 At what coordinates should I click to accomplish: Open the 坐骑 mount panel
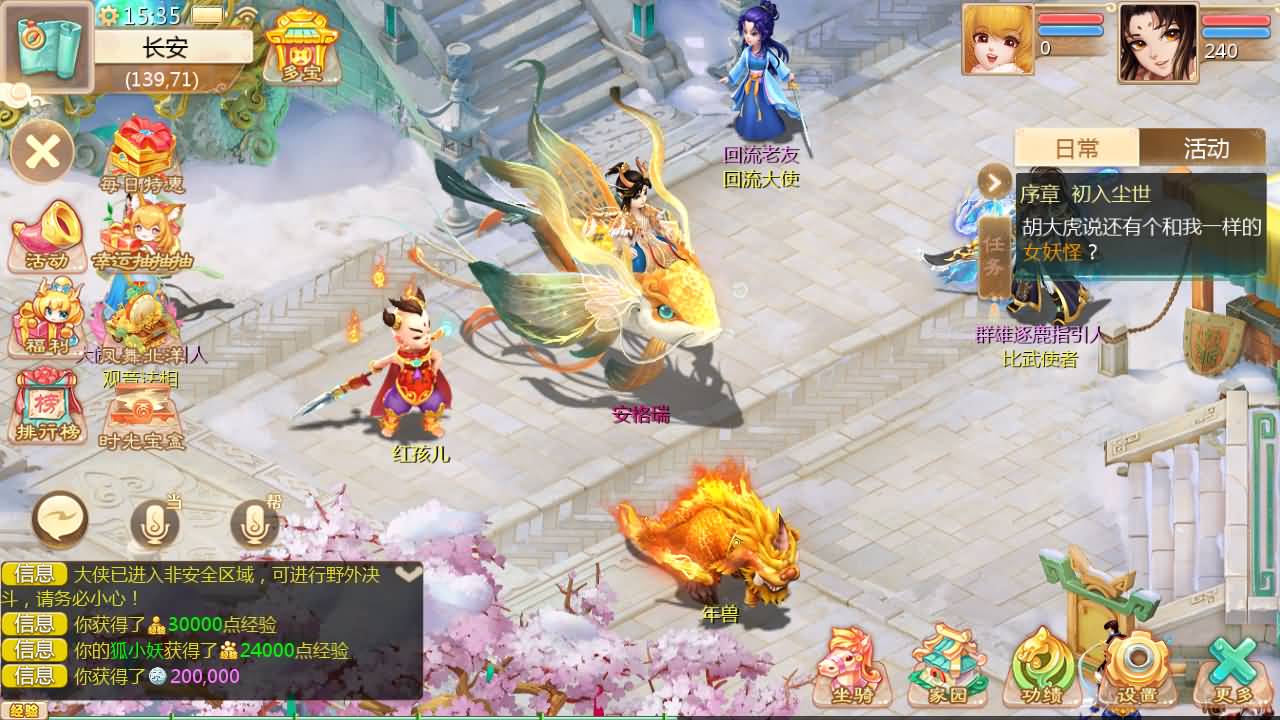(849, 665)
